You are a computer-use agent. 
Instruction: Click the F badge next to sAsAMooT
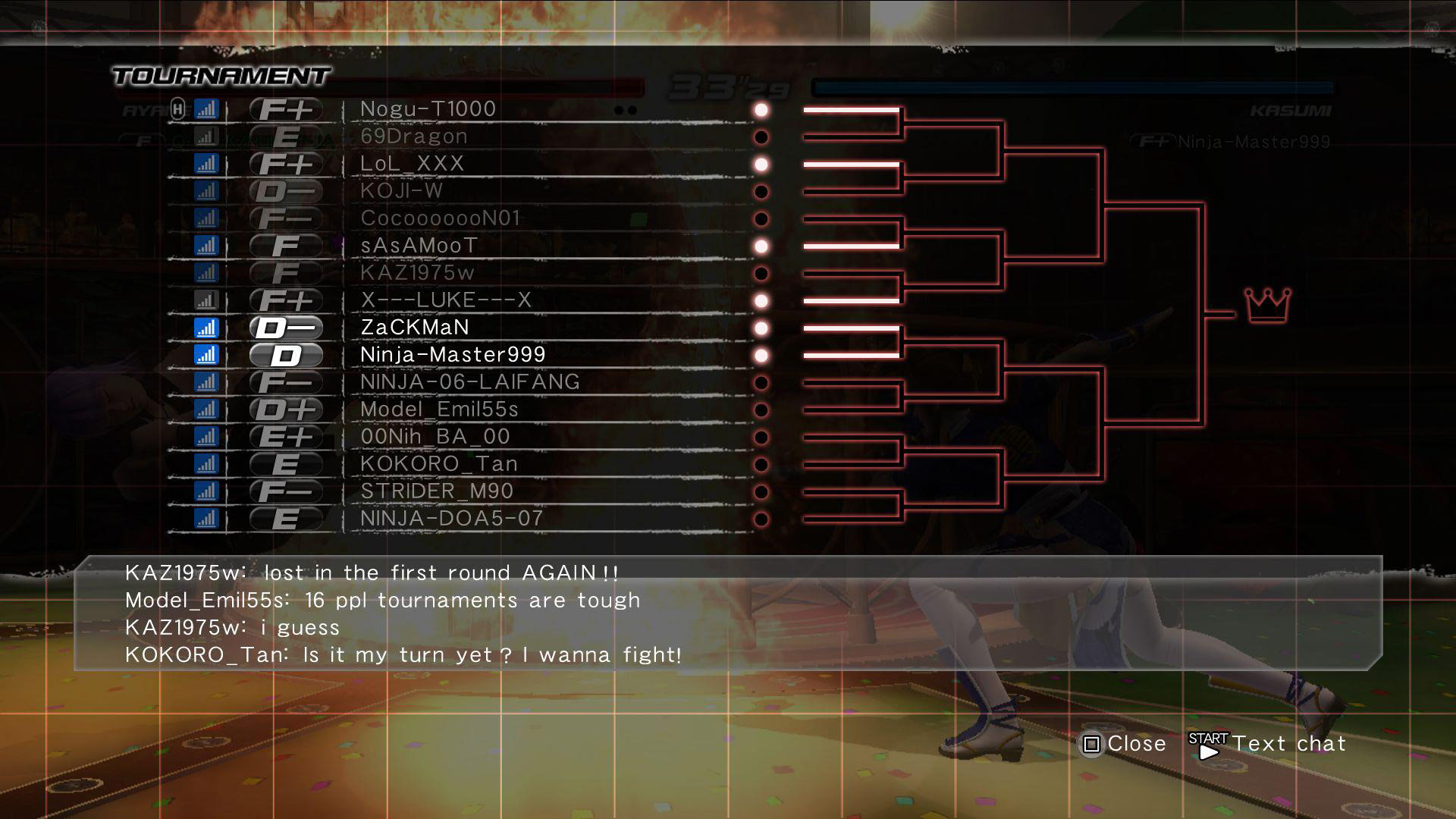284,245
